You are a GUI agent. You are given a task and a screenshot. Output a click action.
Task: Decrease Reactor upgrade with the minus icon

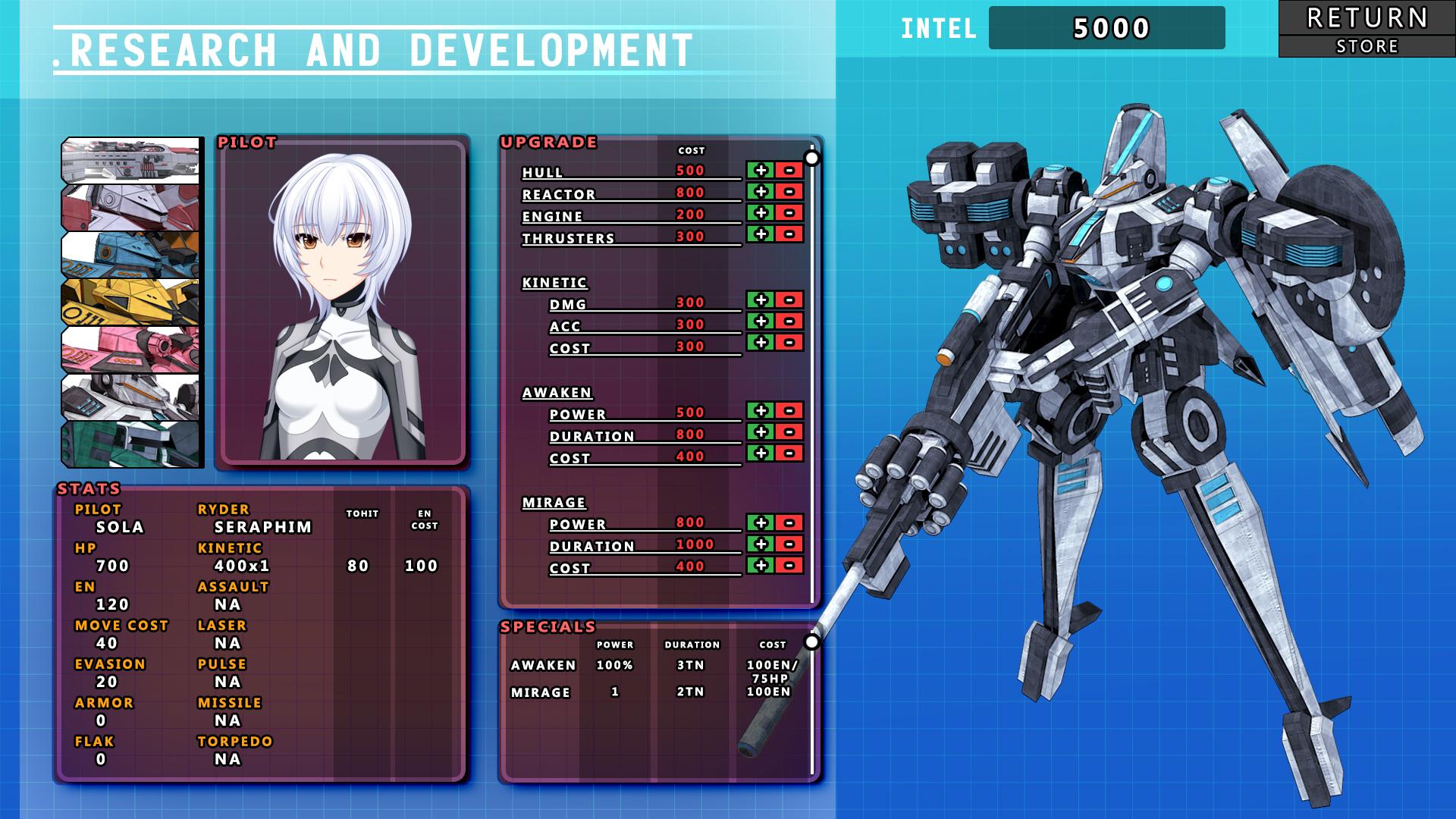click(x=789, y=193)
